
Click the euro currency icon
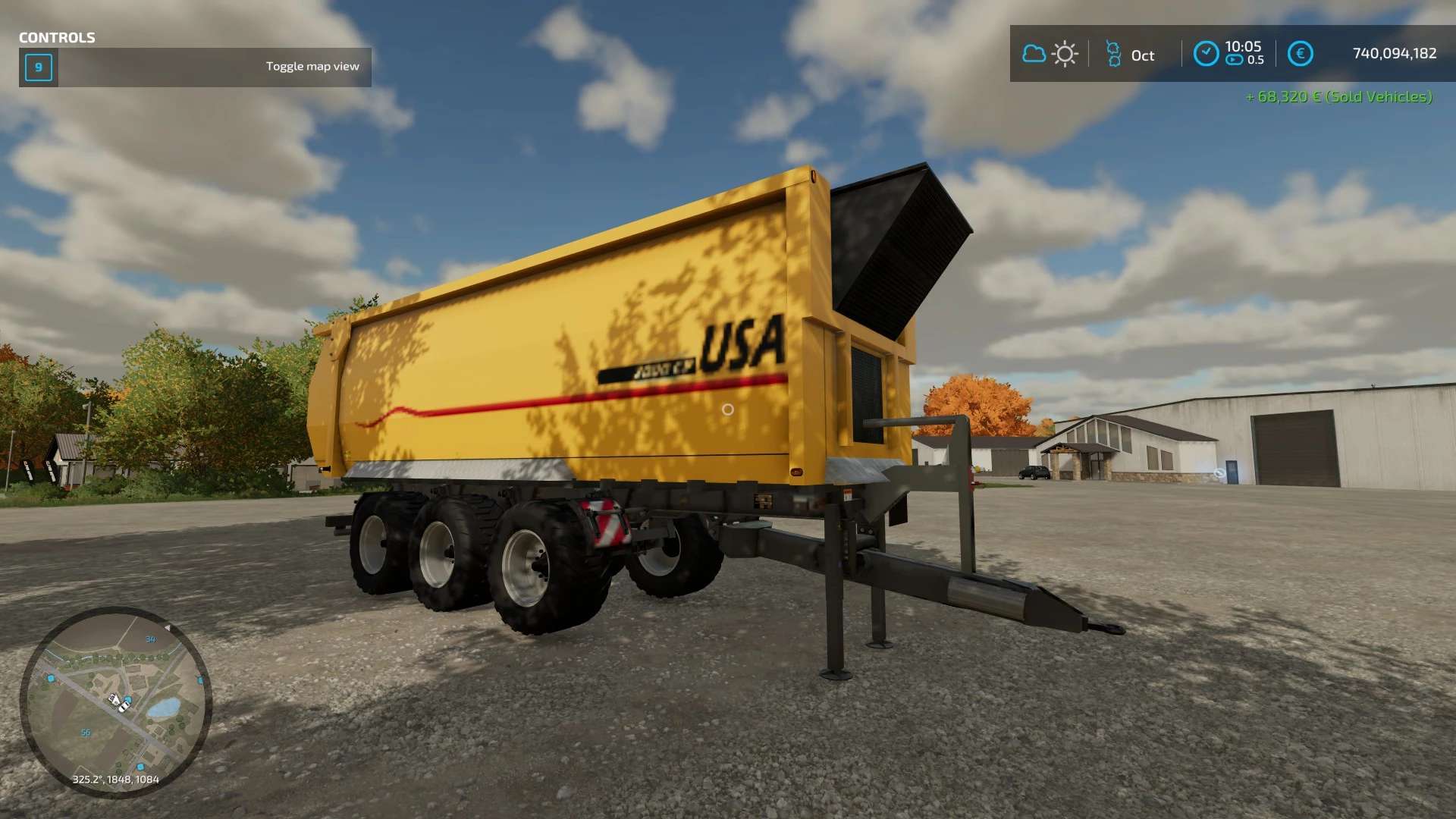point(1300,54)
